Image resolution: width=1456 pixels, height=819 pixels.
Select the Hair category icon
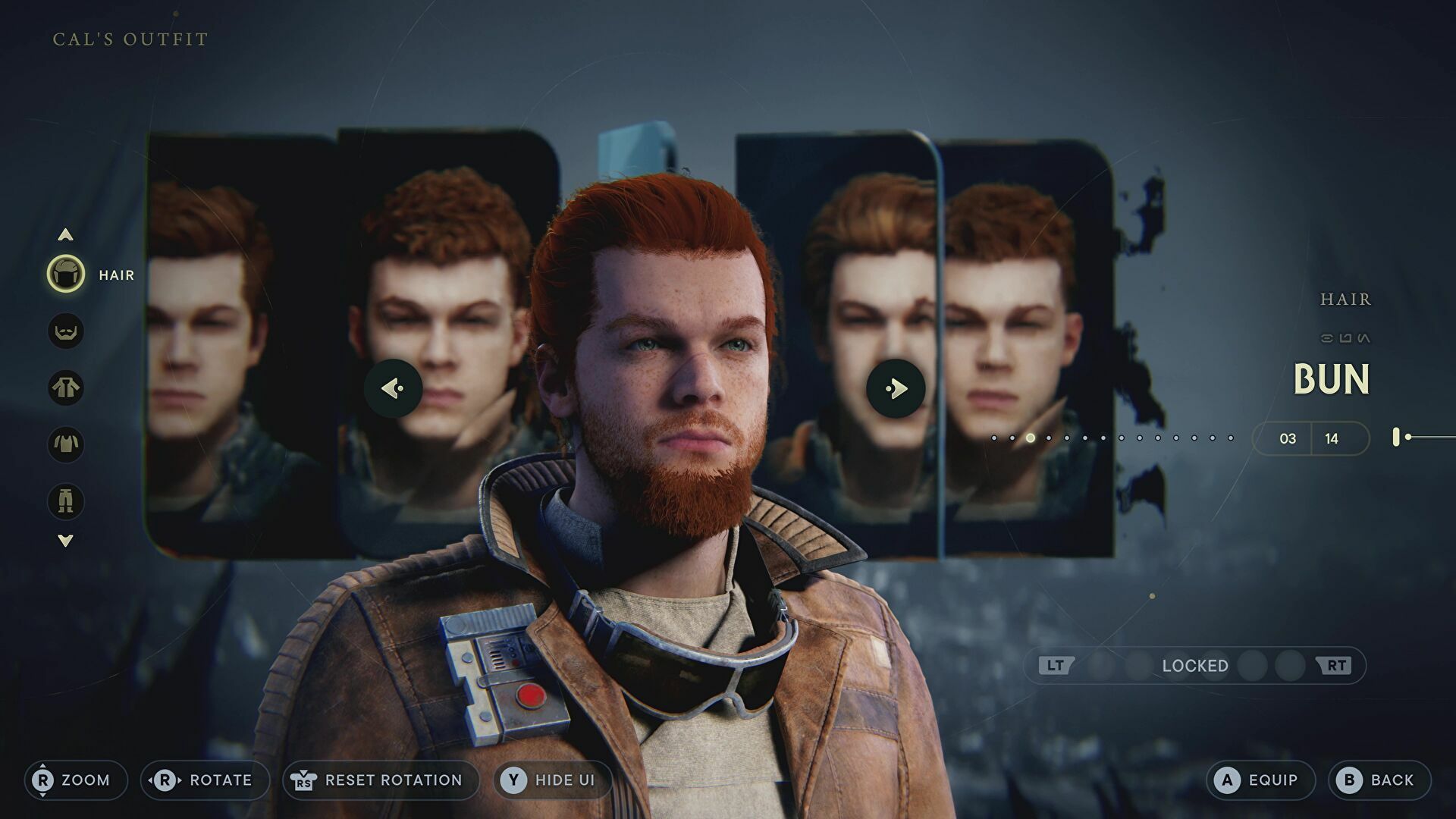coord(66,275)
